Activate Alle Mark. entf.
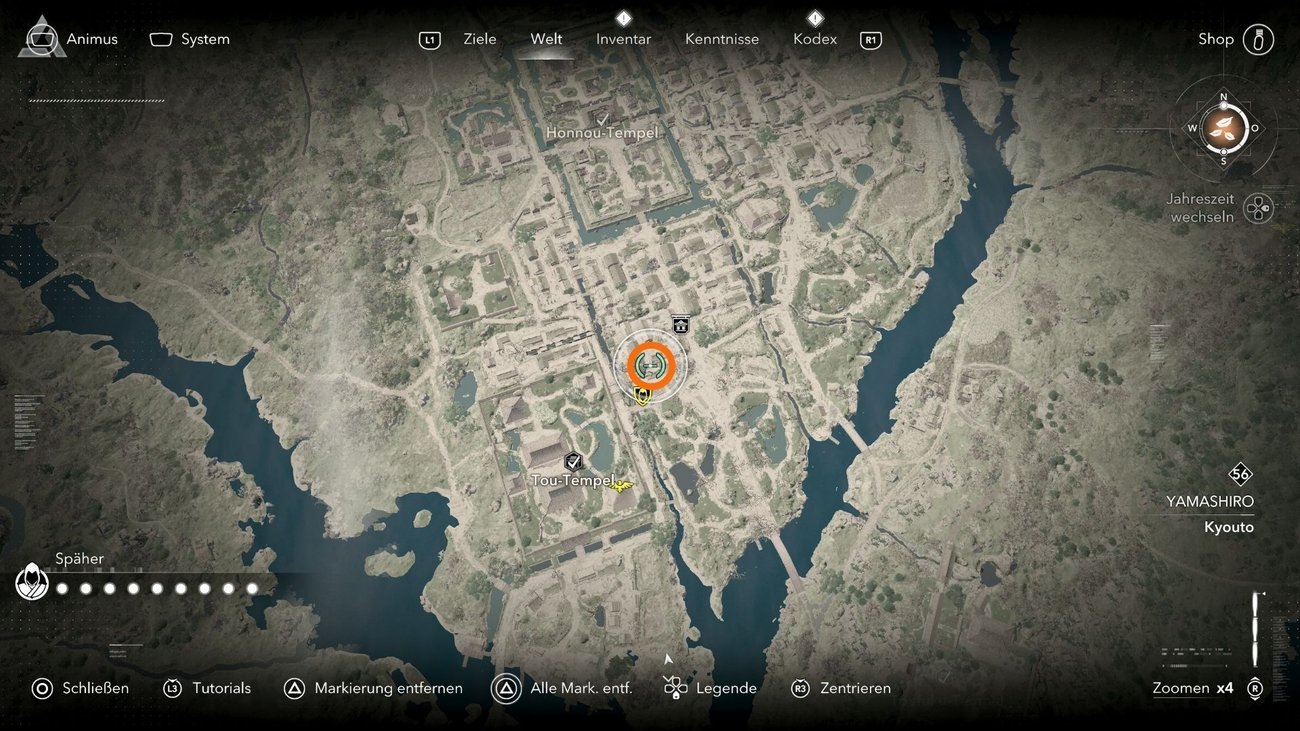 tap(562, 688)
